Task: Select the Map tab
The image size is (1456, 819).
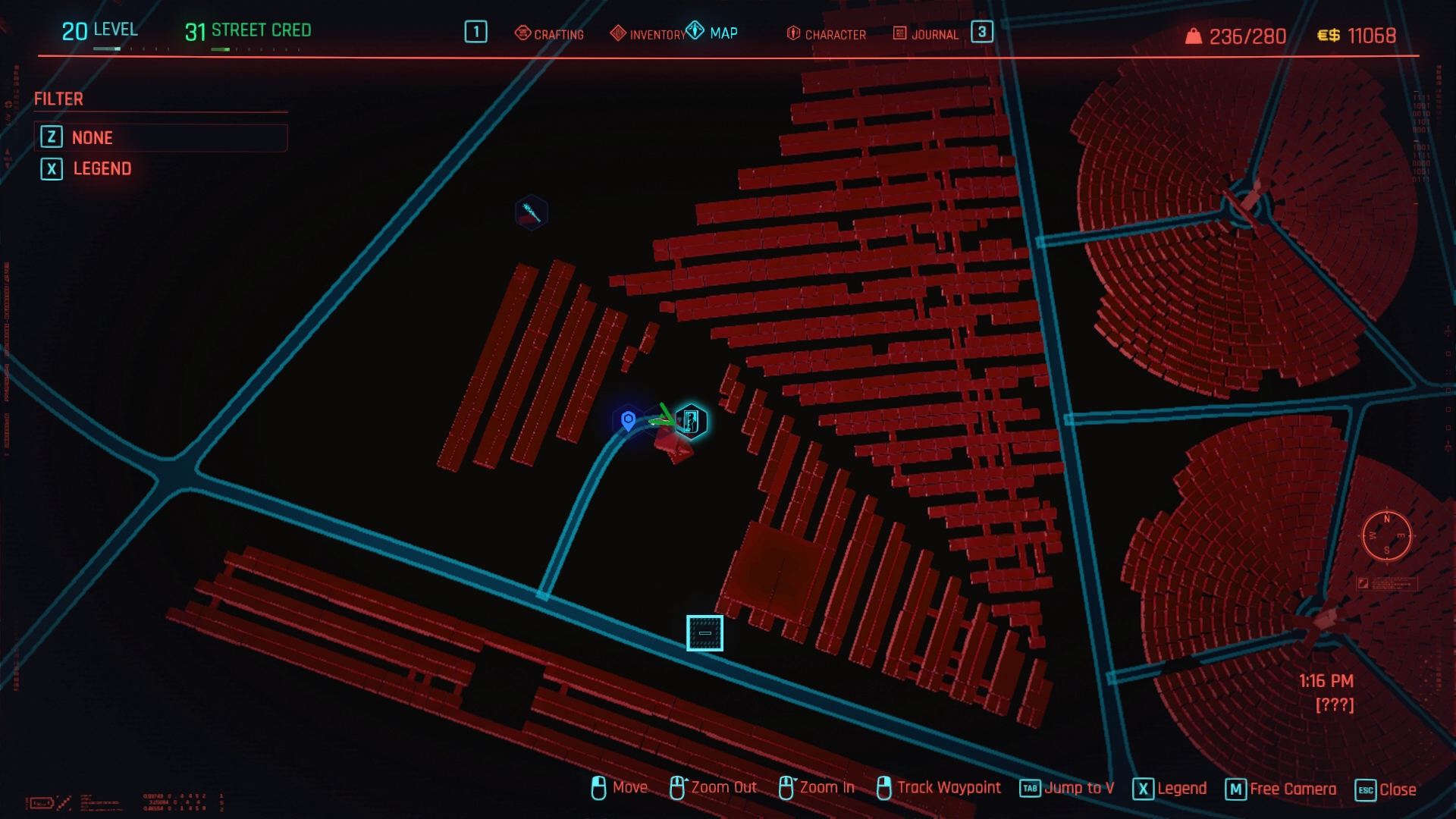Action: pyautogui.click(x=713, y=33)
